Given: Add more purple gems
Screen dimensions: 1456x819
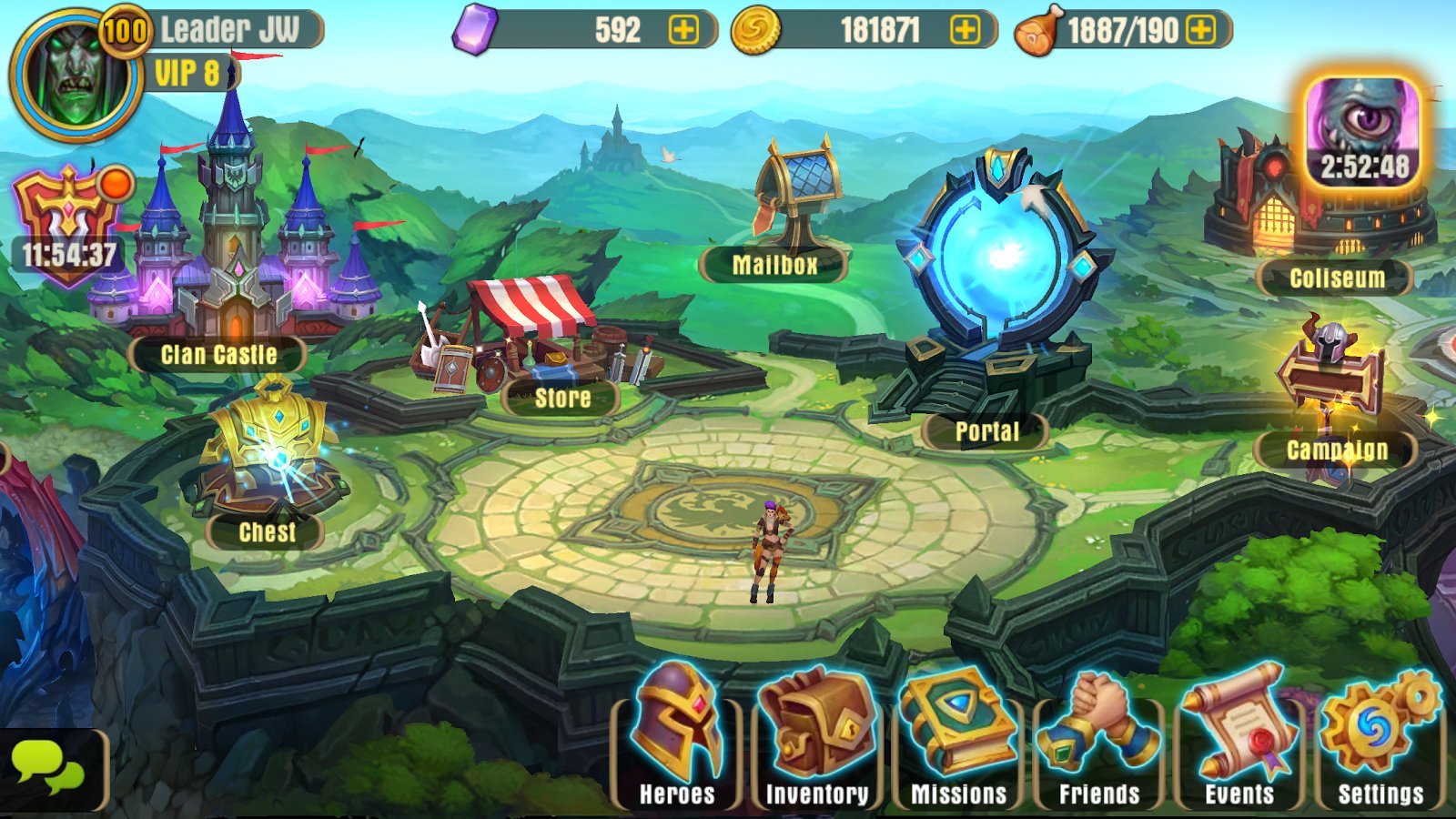Looking at the screenshot, I should [683, 30].
